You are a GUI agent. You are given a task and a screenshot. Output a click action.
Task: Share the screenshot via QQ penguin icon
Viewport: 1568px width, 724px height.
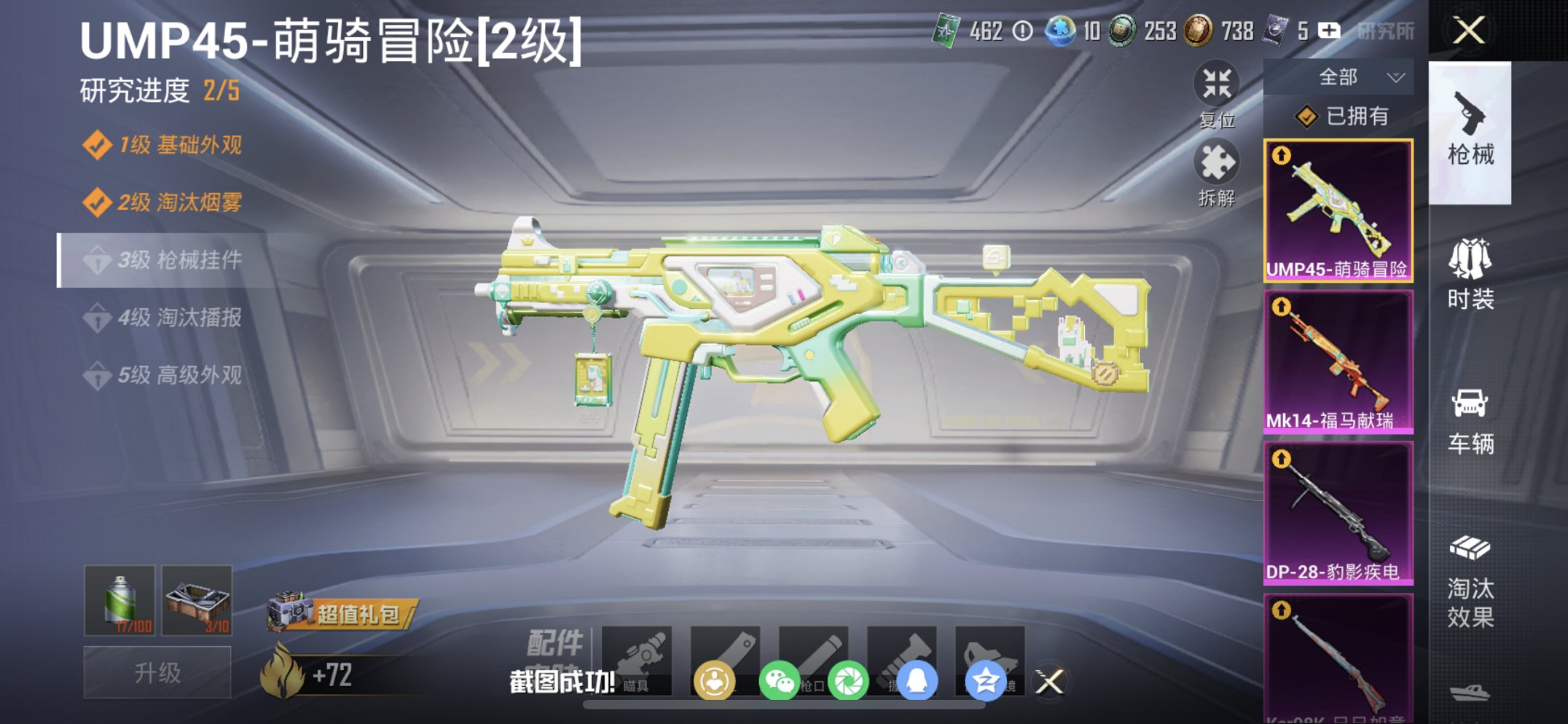(x=920, y=679)
